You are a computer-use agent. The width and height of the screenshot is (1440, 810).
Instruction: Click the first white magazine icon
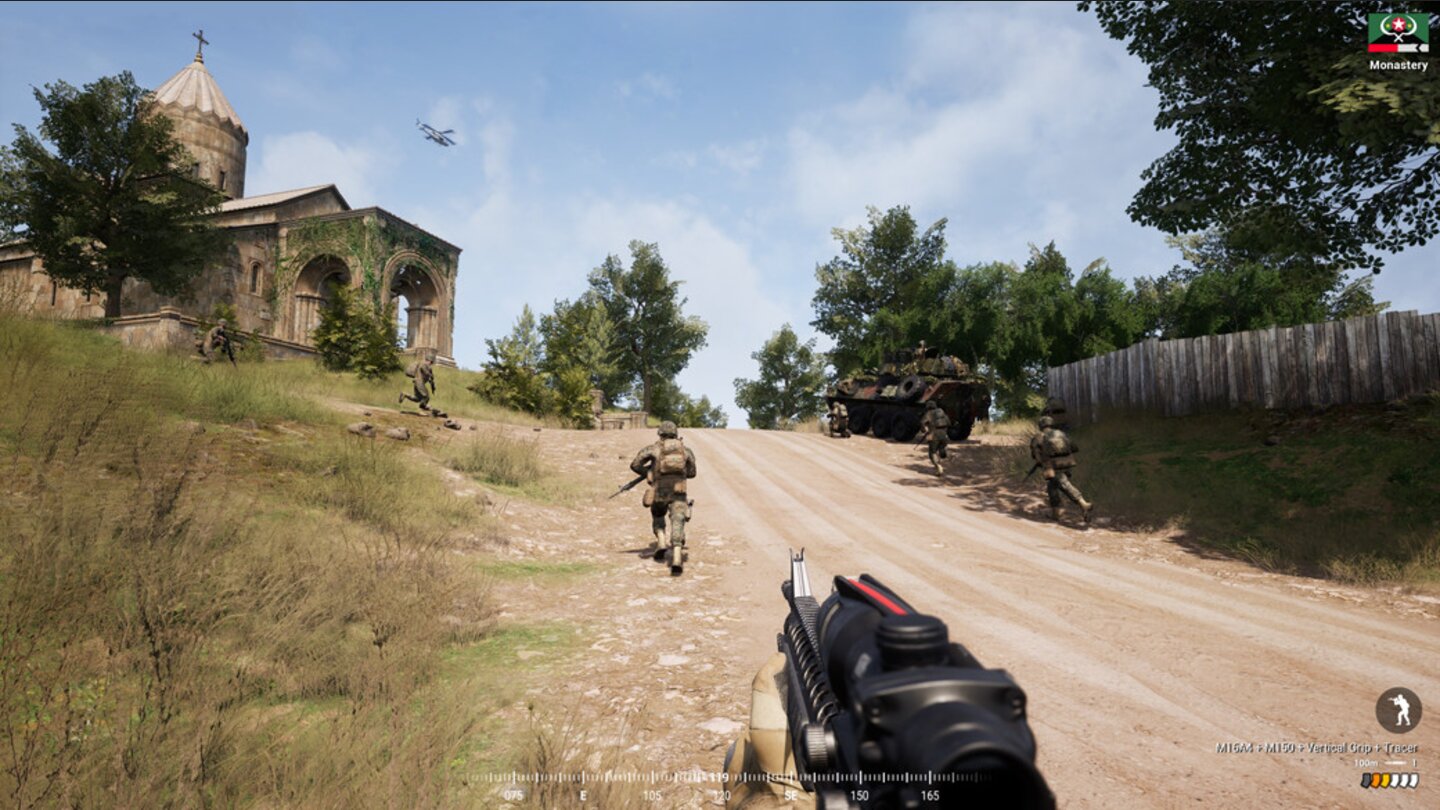pyautogui.click(x=1394, y=780)
